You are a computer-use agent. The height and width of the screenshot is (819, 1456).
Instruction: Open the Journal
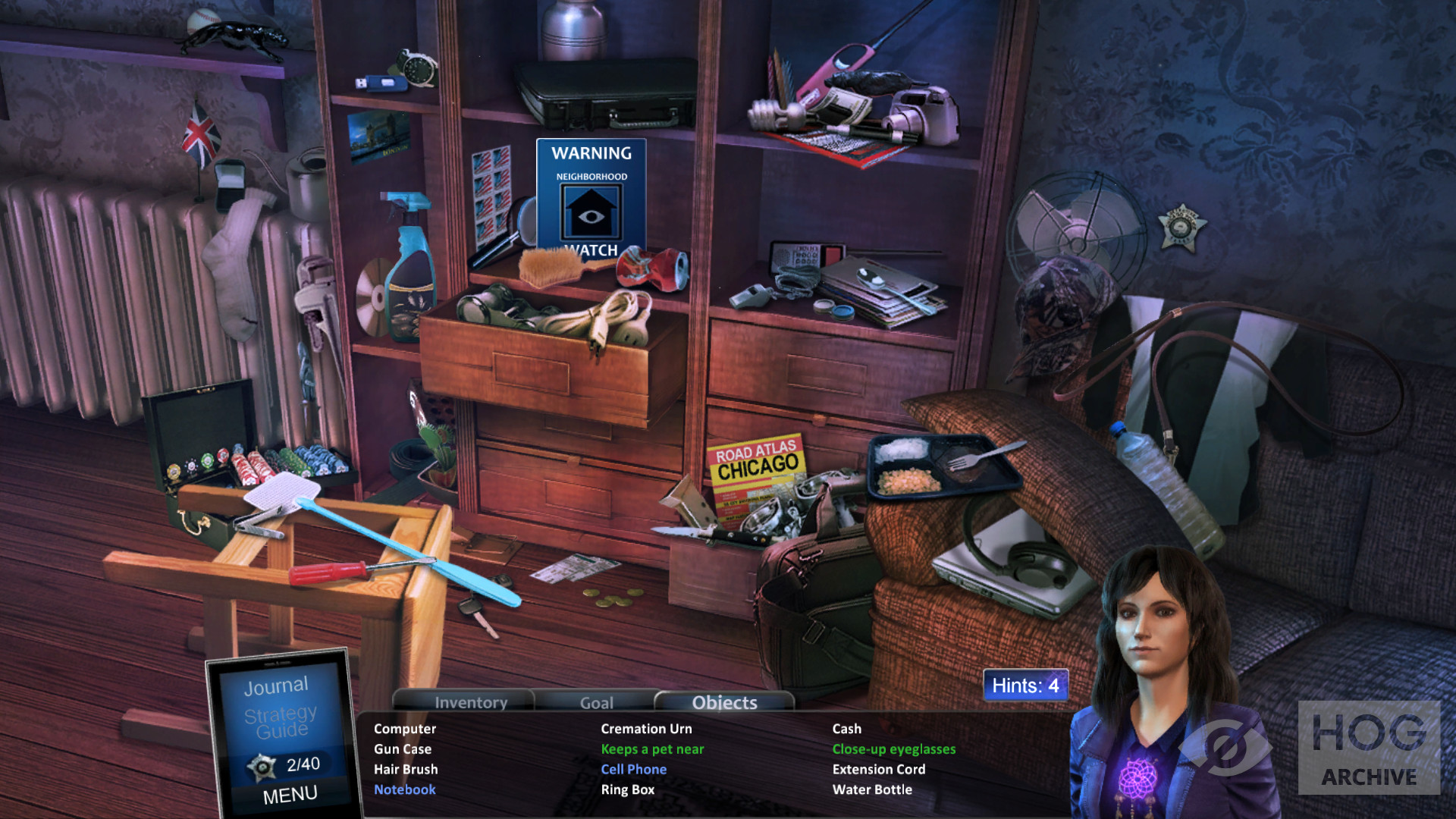pyautogui.click(x=276, y=686)
